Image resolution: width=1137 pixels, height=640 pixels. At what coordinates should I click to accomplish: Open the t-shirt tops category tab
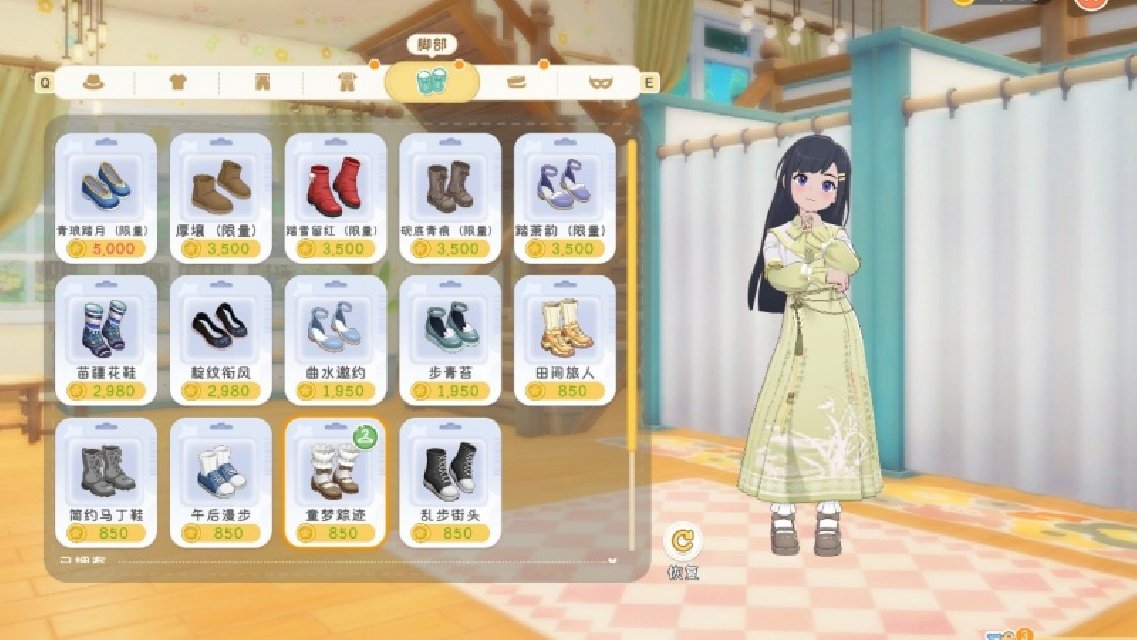click(x=178, y=82)
